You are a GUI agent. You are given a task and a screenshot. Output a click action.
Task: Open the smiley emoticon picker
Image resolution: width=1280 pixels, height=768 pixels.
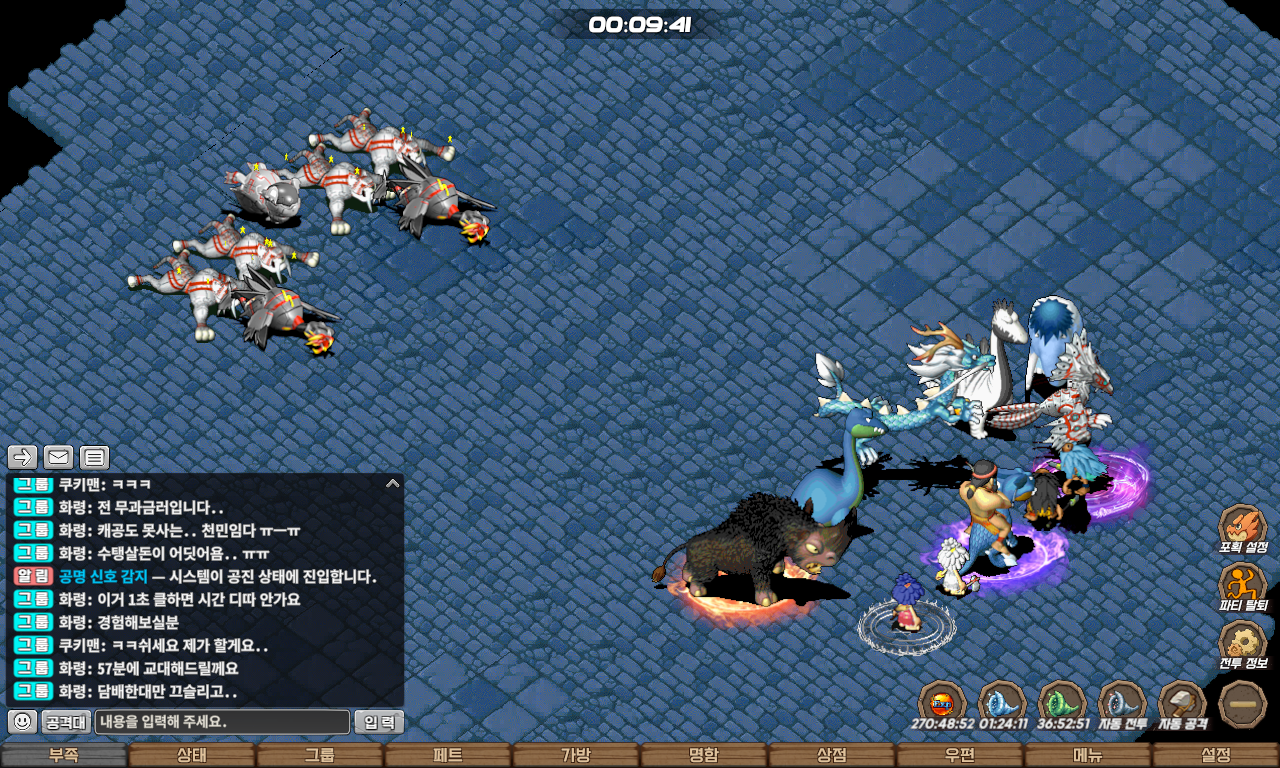22,721
